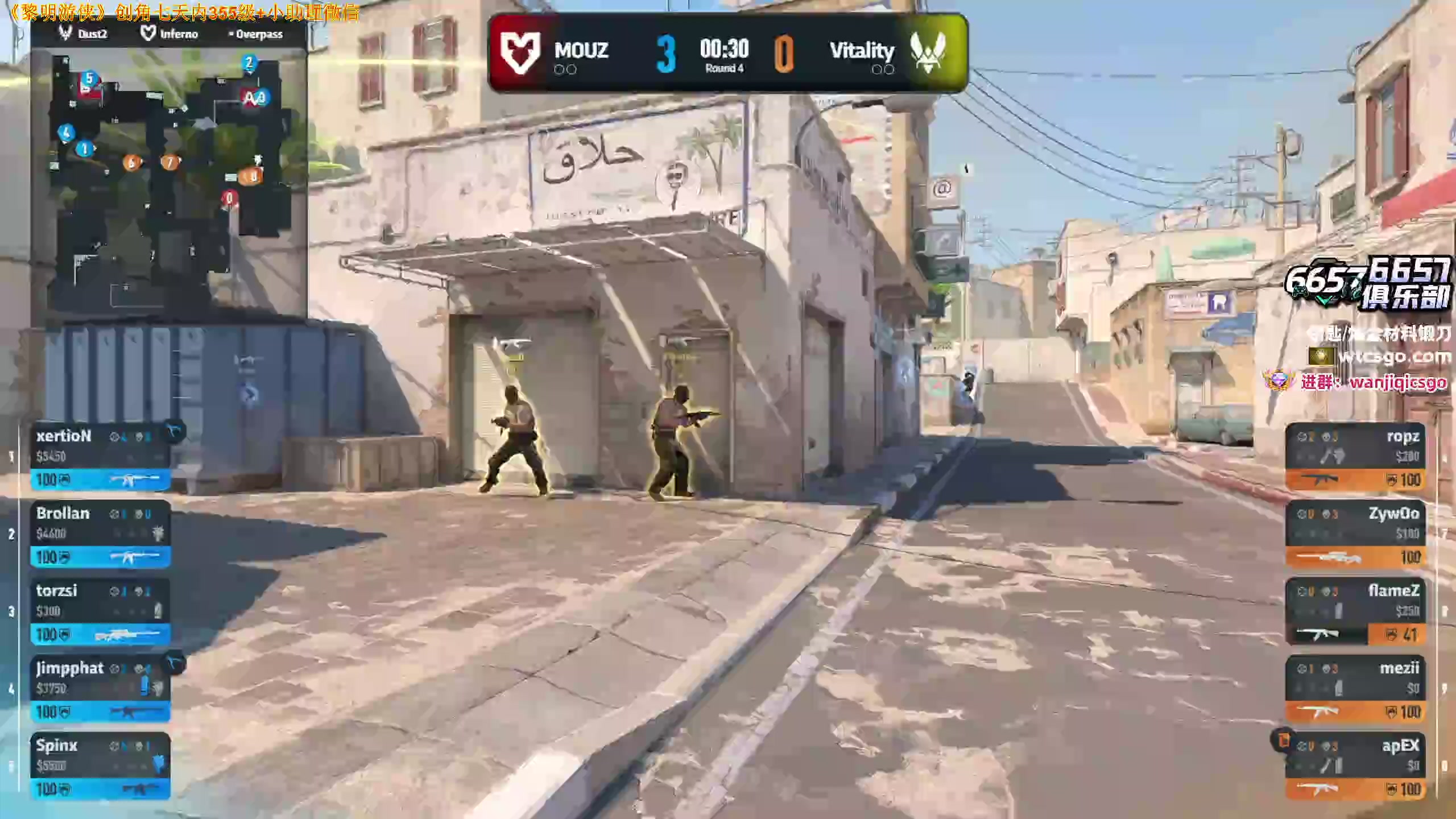Screen dimensions: 1456x819
Task: Spectate ropz from the player list
Action: click(1355, 457)
